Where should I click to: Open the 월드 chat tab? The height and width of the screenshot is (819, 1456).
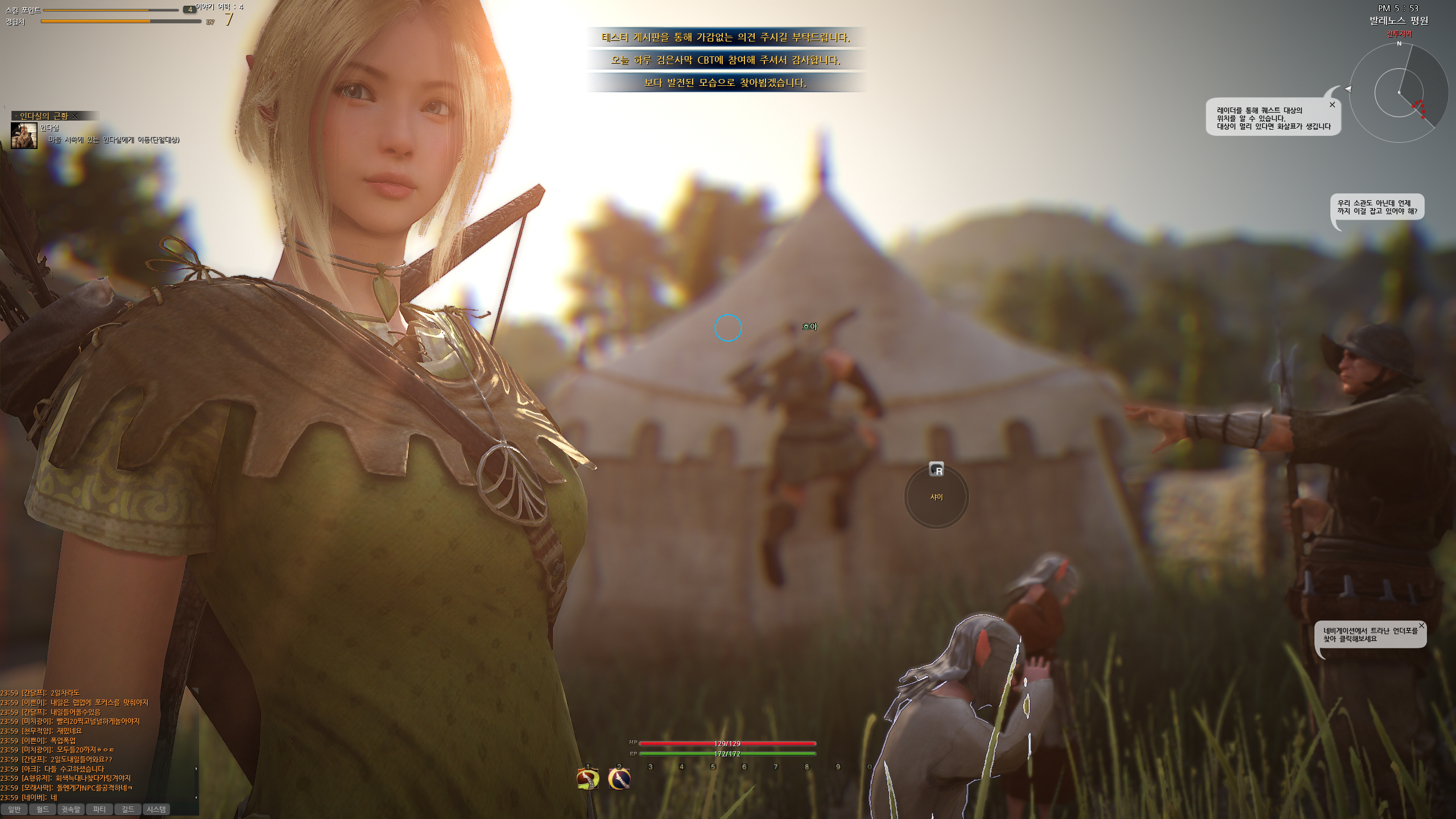pyautogui.click(x=43, y=809)
